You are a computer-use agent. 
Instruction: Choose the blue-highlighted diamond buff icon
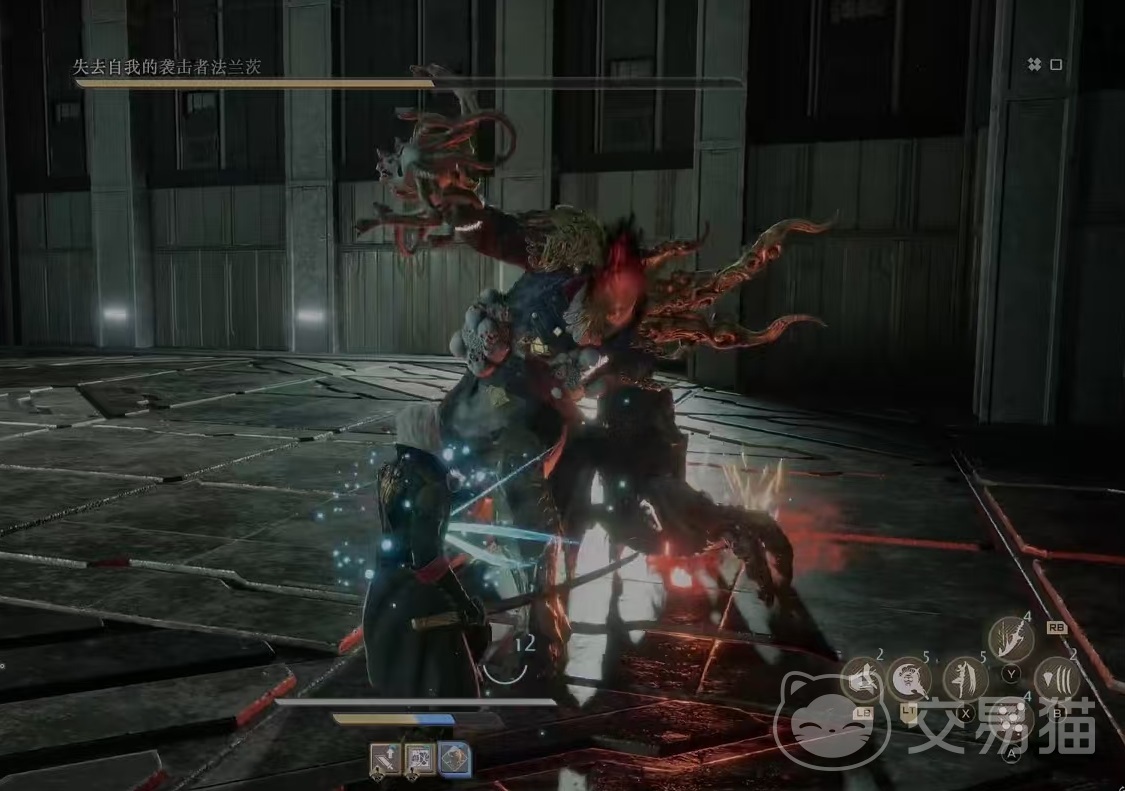tap(455, 760)
